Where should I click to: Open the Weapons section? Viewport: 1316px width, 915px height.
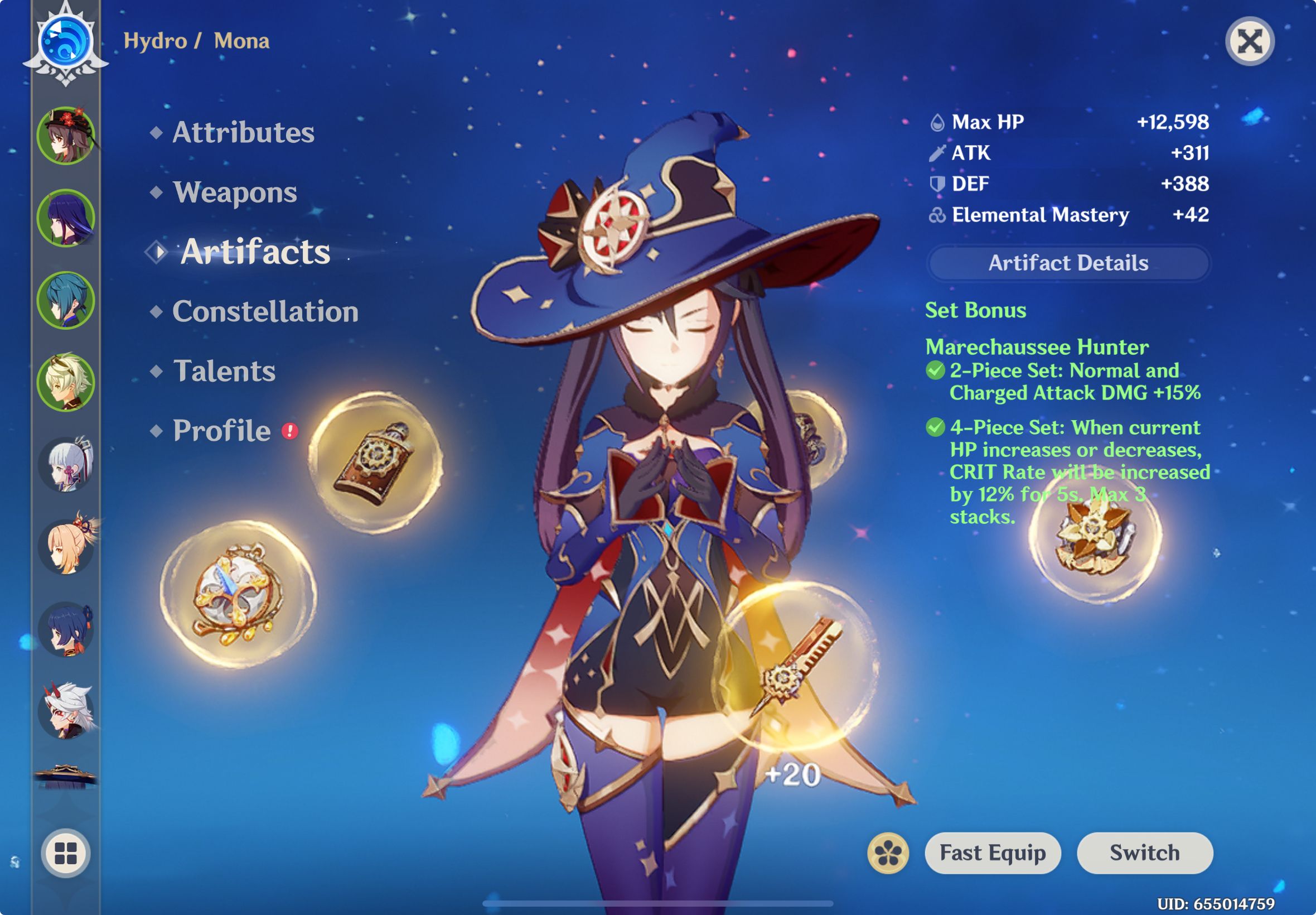235,193
